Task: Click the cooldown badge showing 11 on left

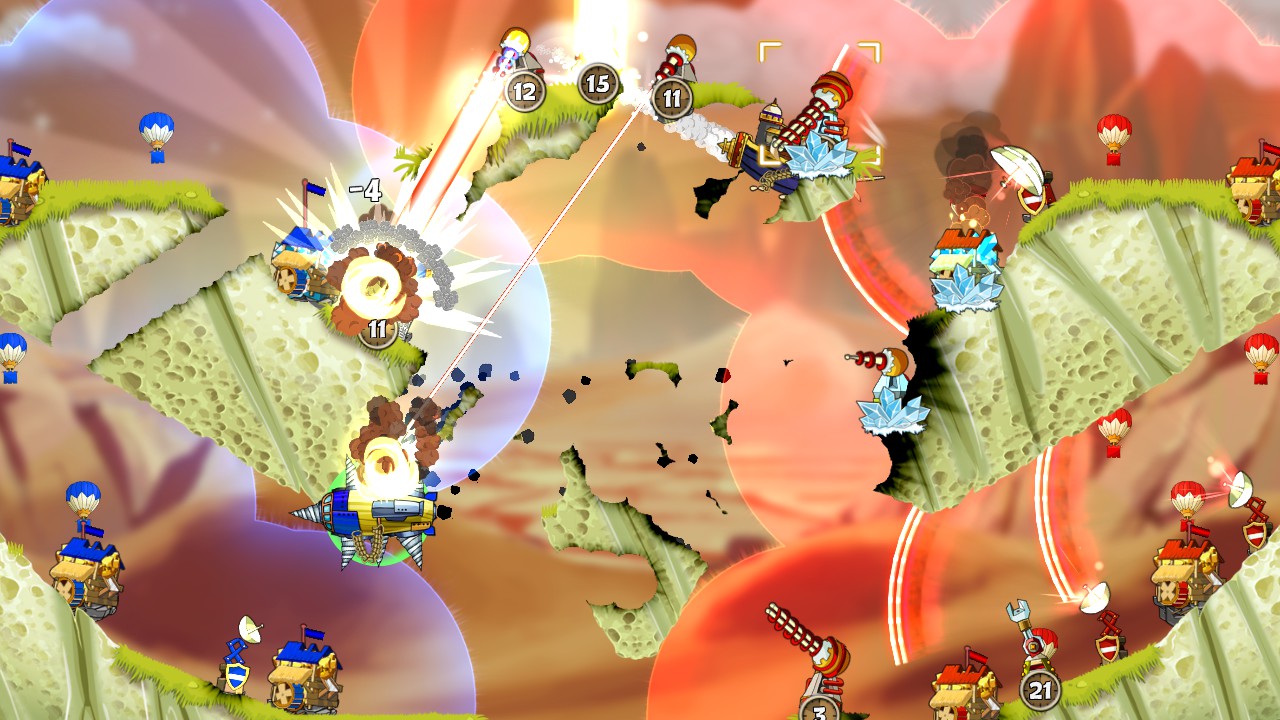Action: (377, 326)
